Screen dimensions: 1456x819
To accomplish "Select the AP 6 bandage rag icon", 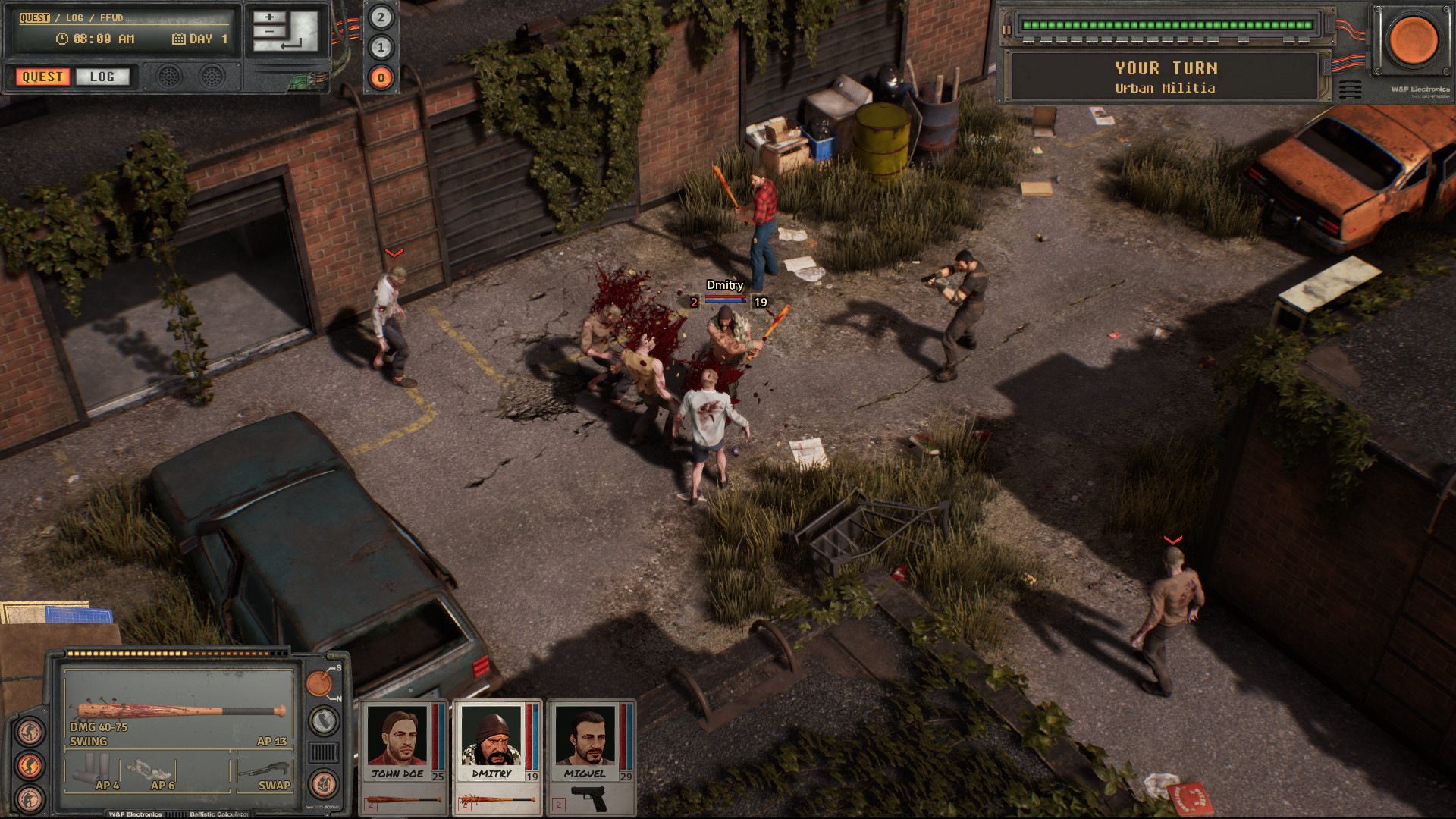I will click(x=146, y=770).
